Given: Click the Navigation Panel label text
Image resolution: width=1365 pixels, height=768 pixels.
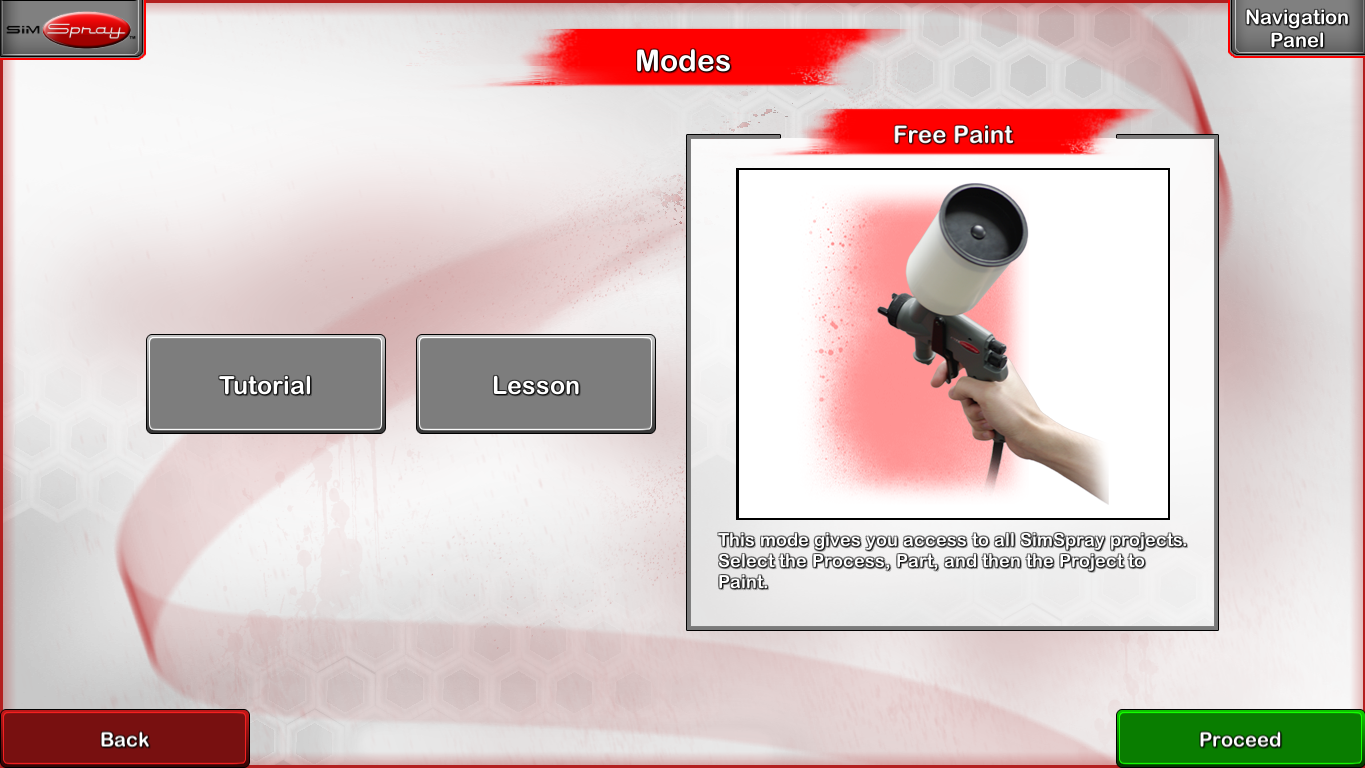Looking at the screenshot, I should 1296,27.
